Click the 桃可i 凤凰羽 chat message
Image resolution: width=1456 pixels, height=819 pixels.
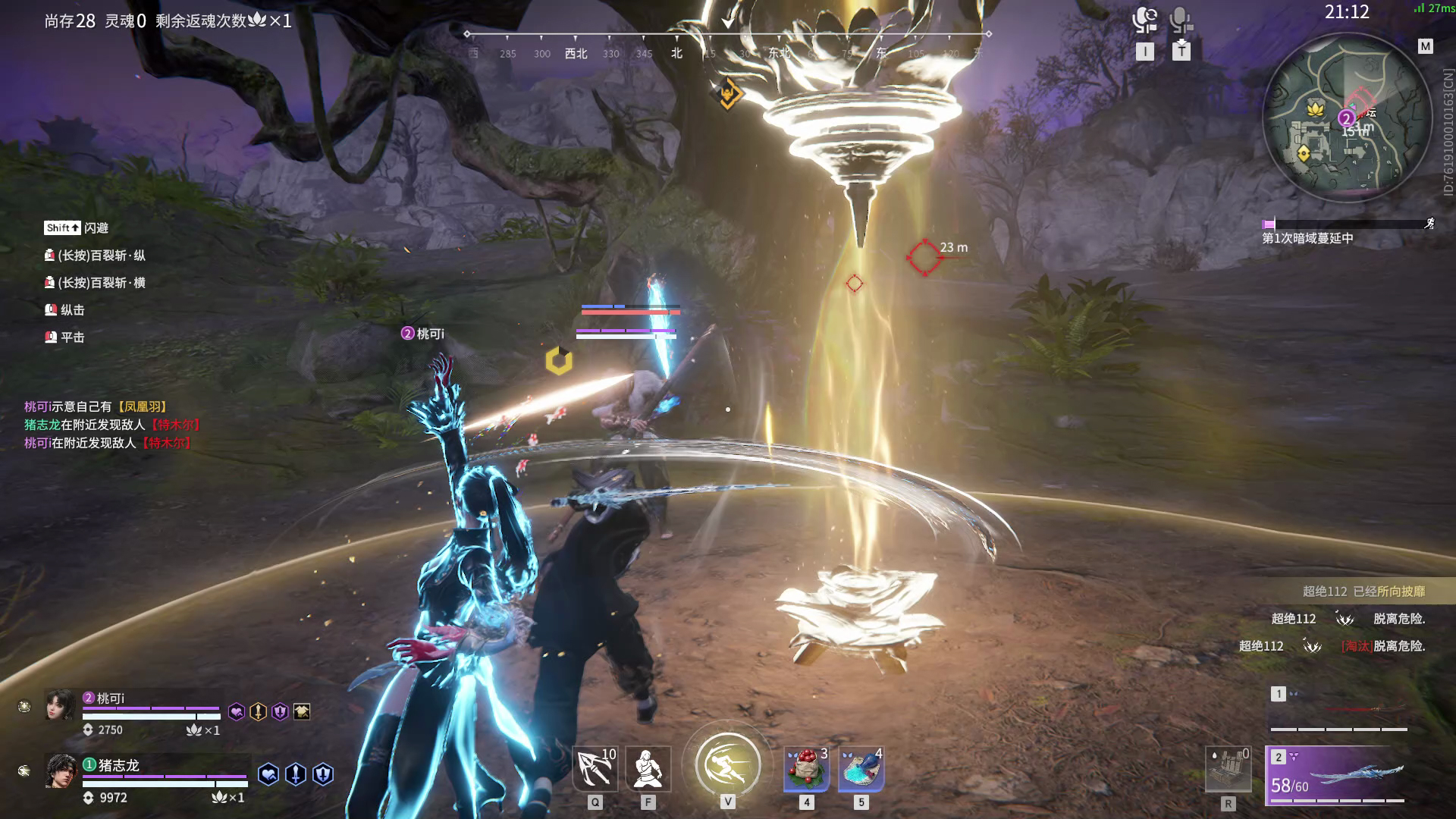pyautogui.click(x=96, y=406)
